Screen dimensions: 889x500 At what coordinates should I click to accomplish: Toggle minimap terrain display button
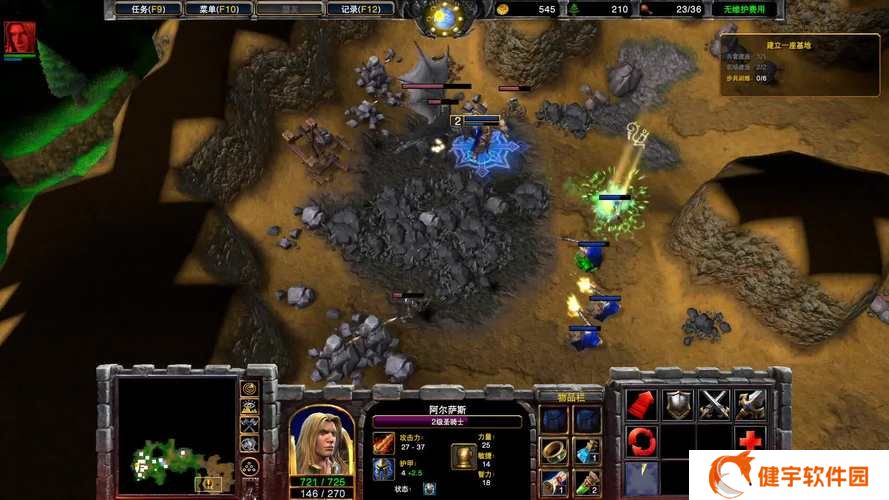pyautogui.click(x=250, y=407)
